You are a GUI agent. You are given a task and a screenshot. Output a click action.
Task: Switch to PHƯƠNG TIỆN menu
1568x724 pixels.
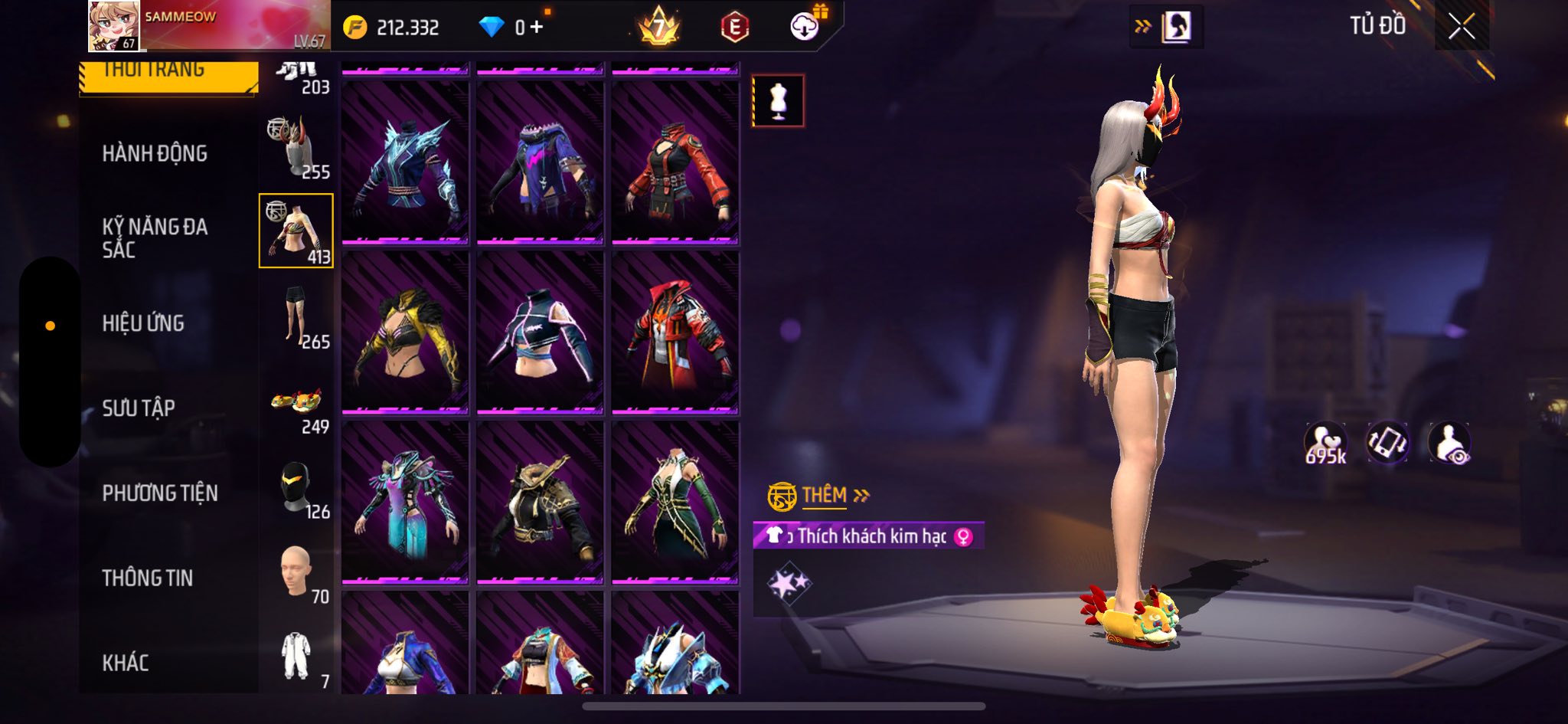160,493
